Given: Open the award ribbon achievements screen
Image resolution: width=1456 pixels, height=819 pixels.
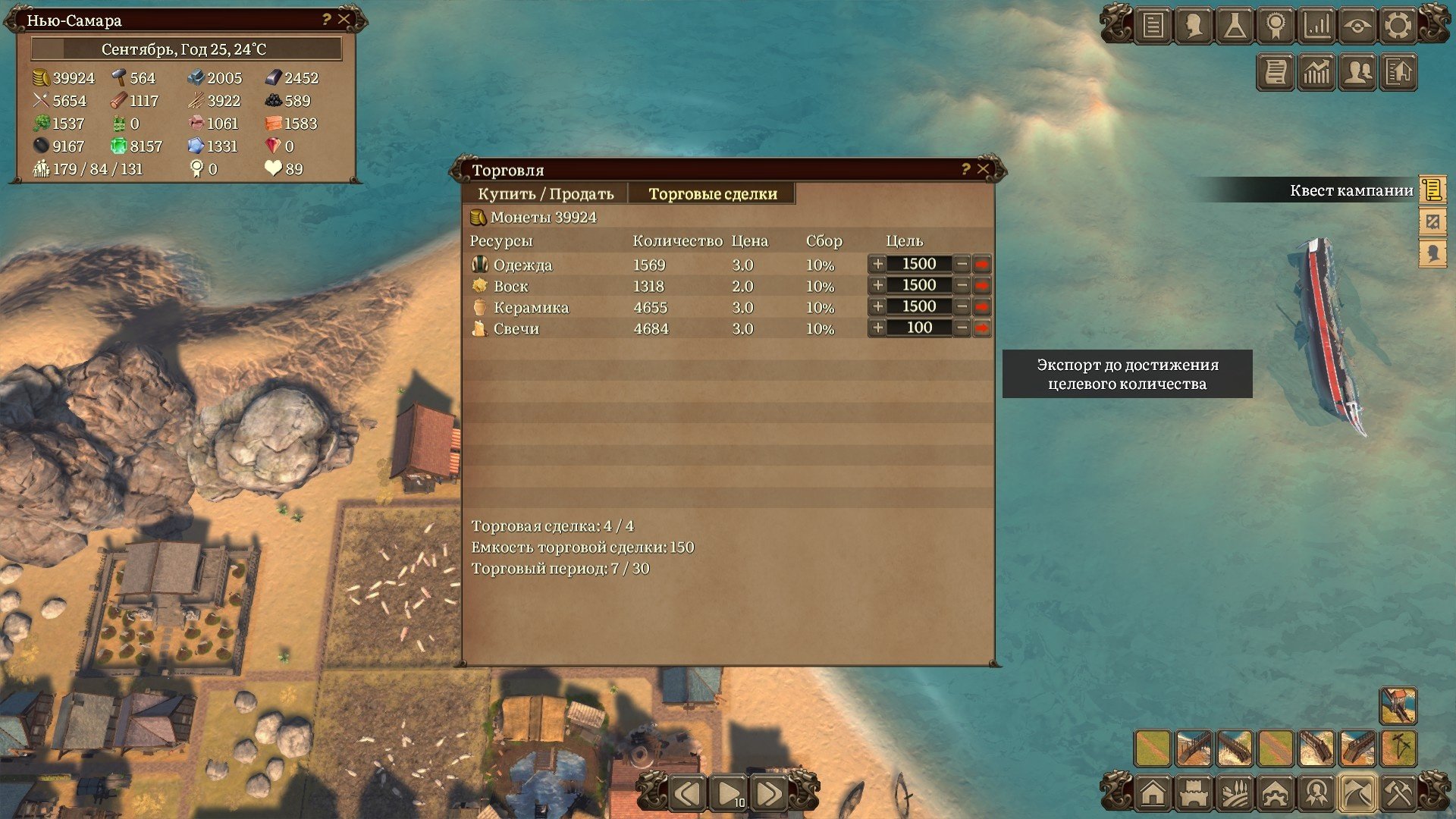Looking at the screenshot, I should pos(1276,26).
